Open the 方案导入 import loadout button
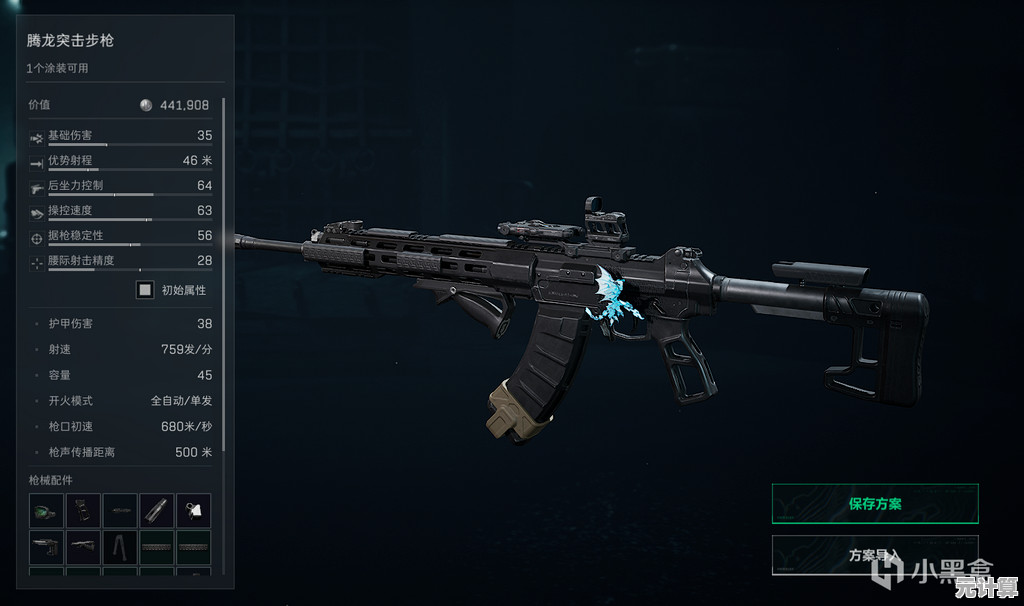Viewport: 1024px width, 606px height. pyautogui.click(x=874, y=556)
